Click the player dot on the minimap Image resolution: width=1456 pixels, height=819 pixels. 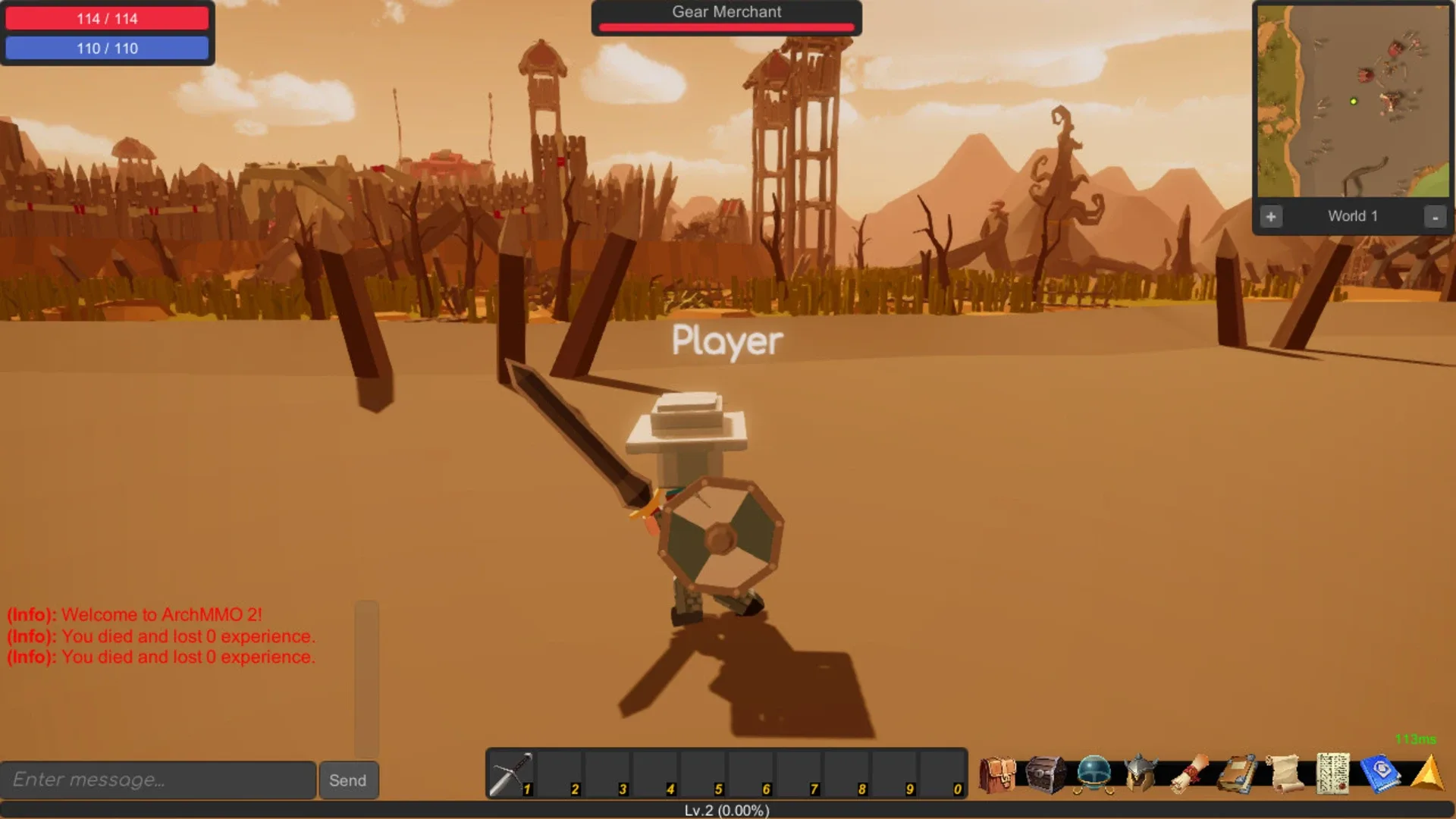(1352, 102)
